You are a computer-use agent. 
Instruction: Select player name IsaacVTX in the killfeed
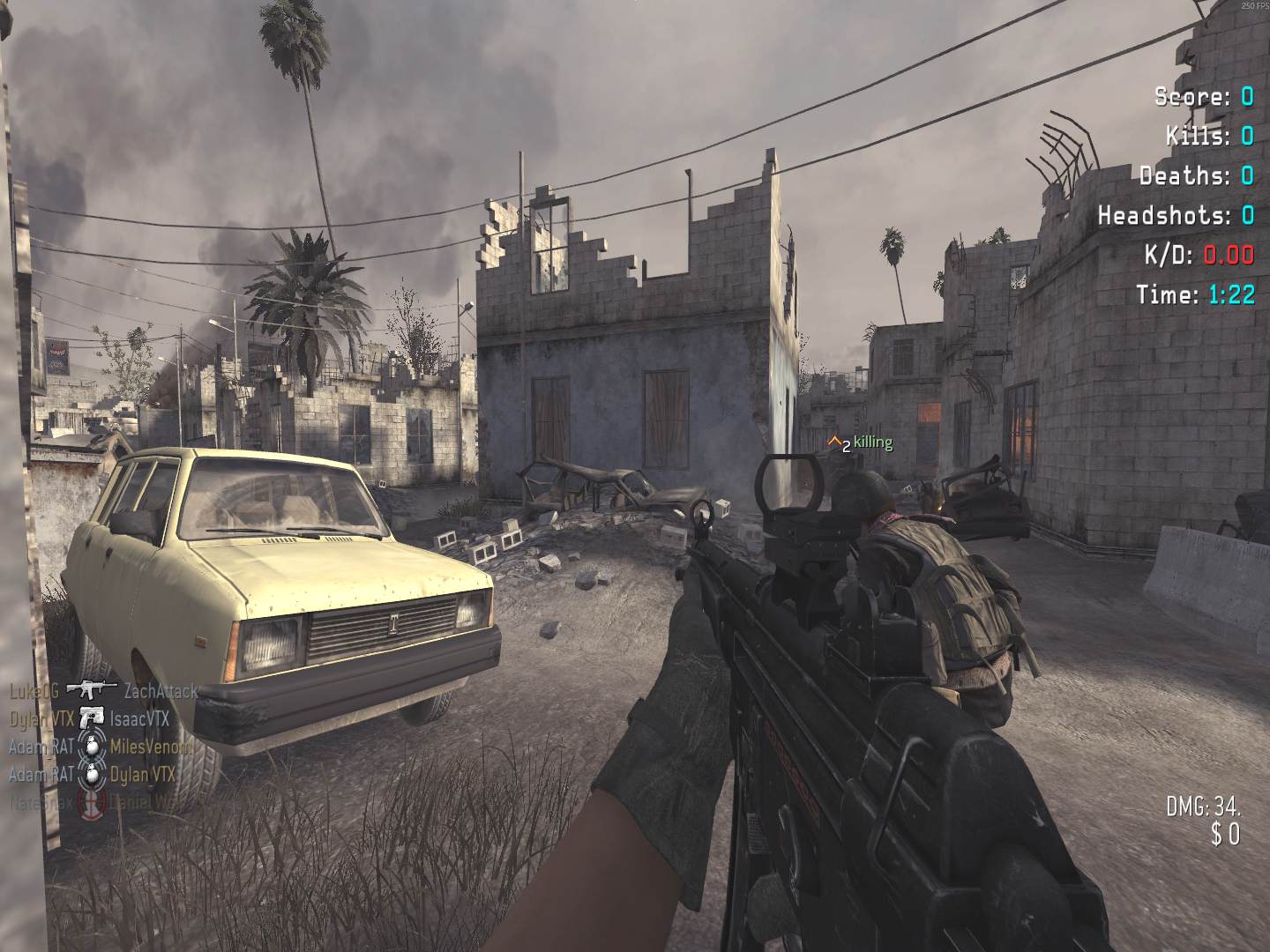pos(139,718)
